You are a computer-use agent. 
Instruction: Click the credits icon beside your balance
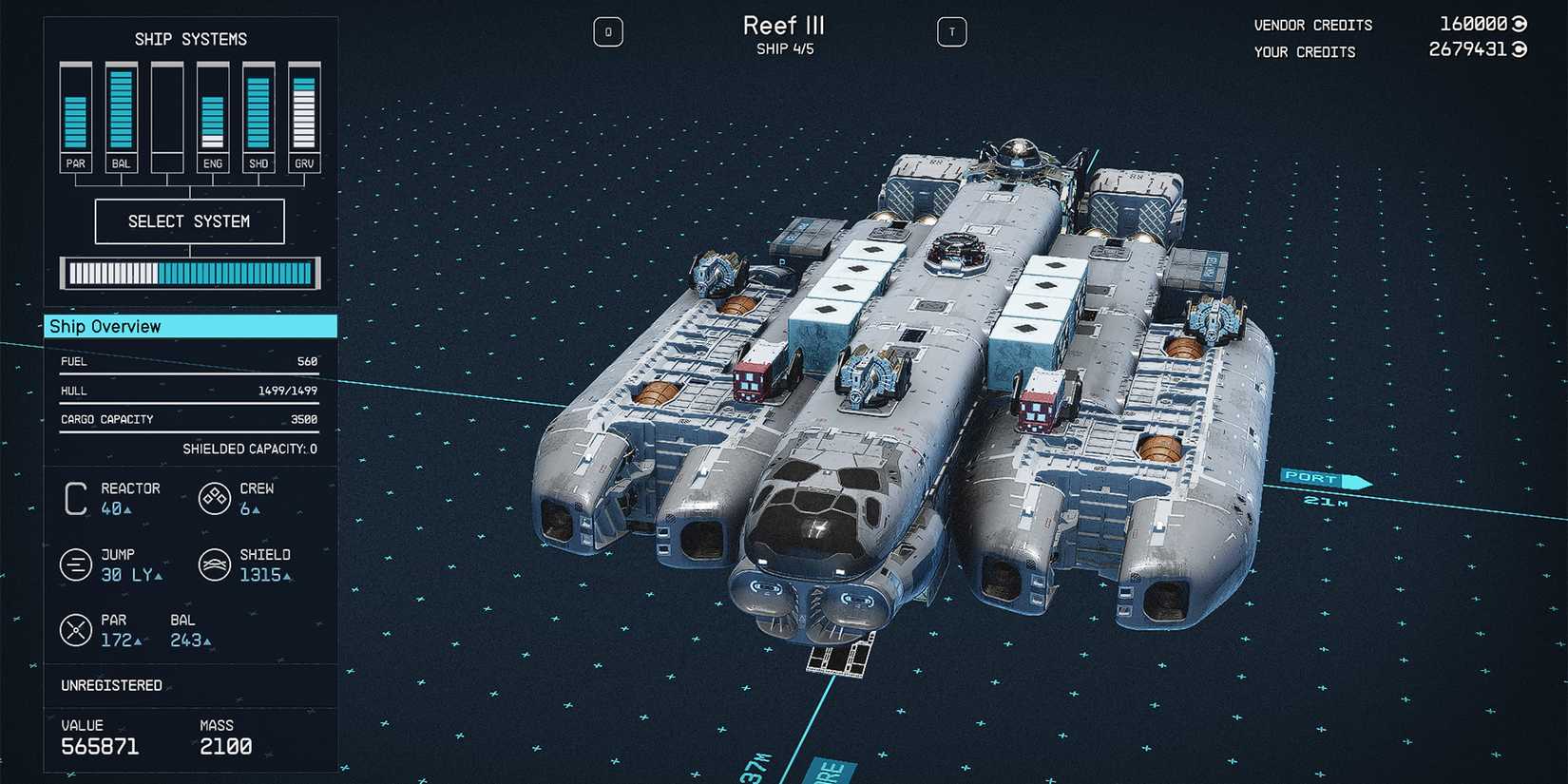pyautogui.click(x=1517, y=51)
